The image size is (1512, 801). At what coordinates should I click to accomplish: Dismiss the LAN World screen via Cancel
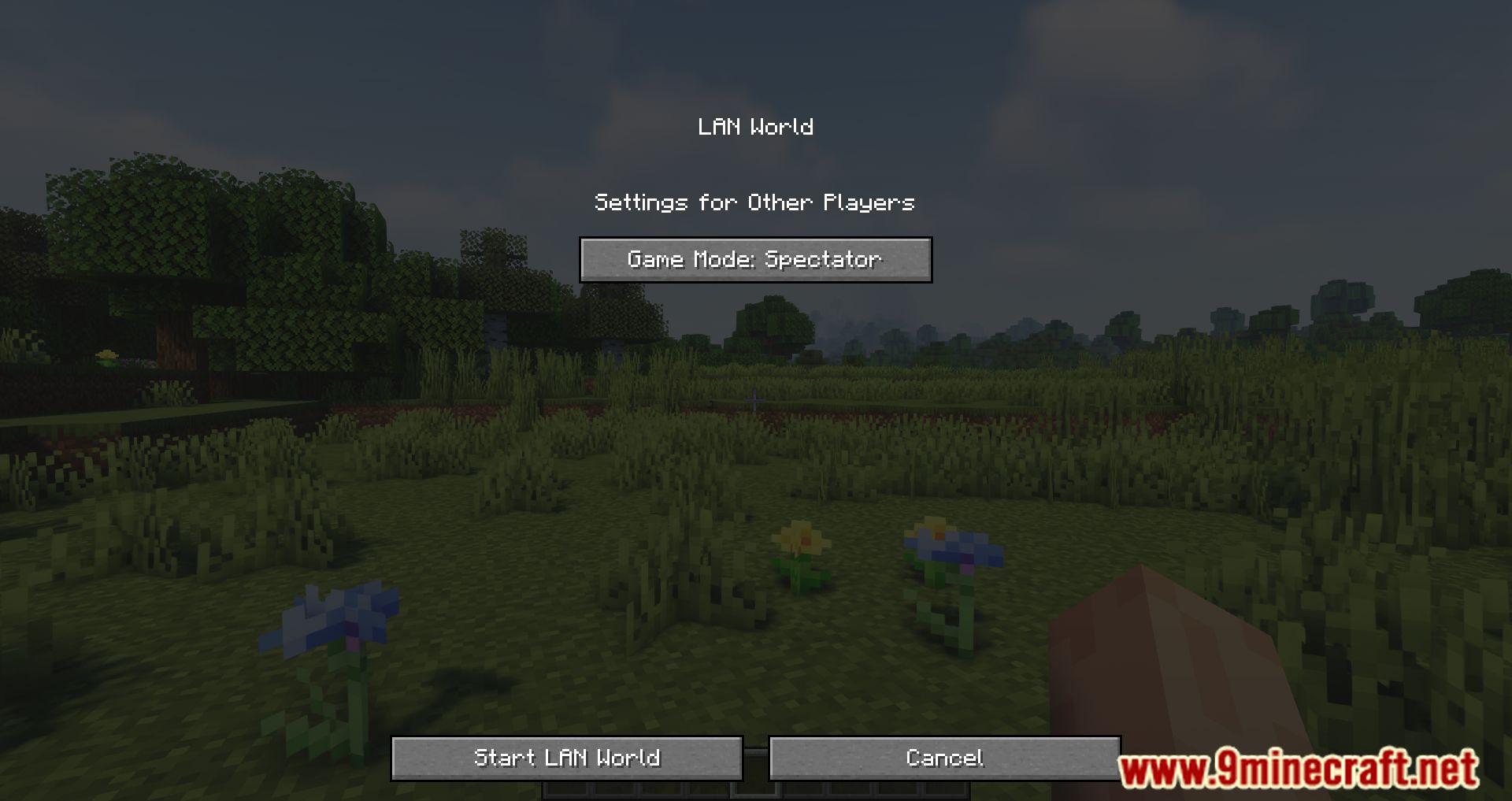(945, 758)
